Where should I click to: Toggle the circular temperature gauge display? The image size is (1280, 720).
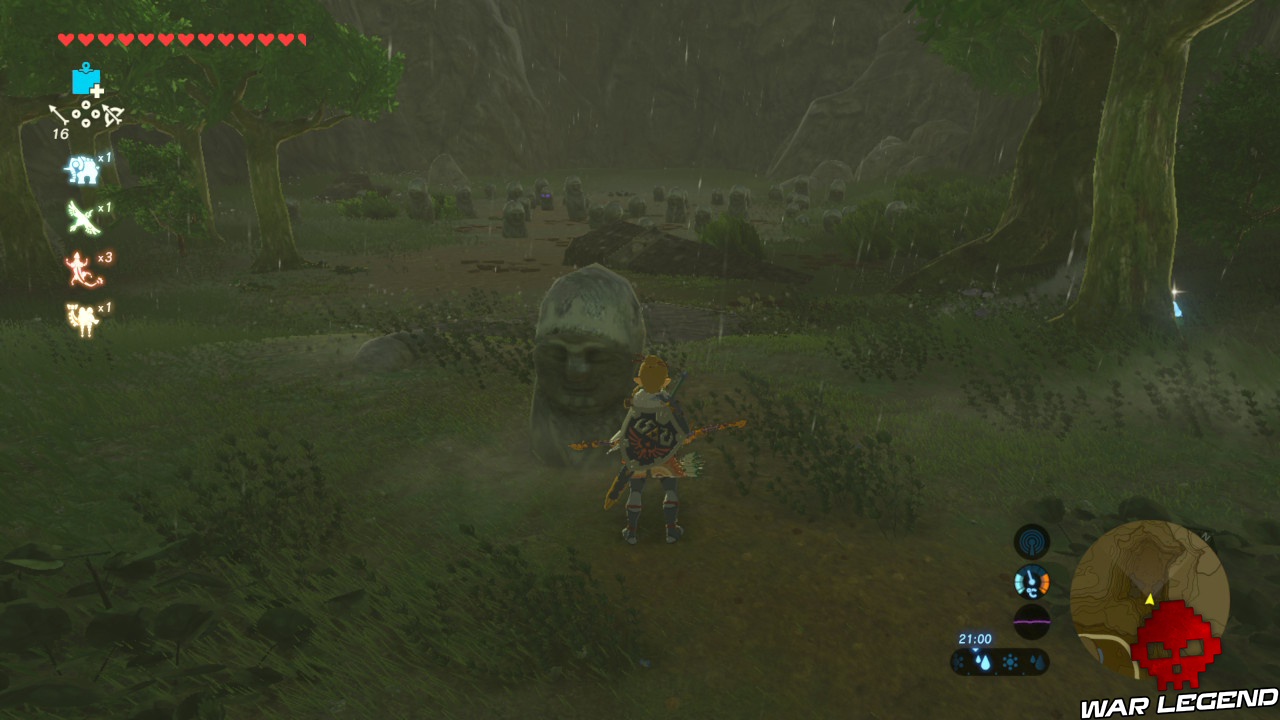point(1032,580)
